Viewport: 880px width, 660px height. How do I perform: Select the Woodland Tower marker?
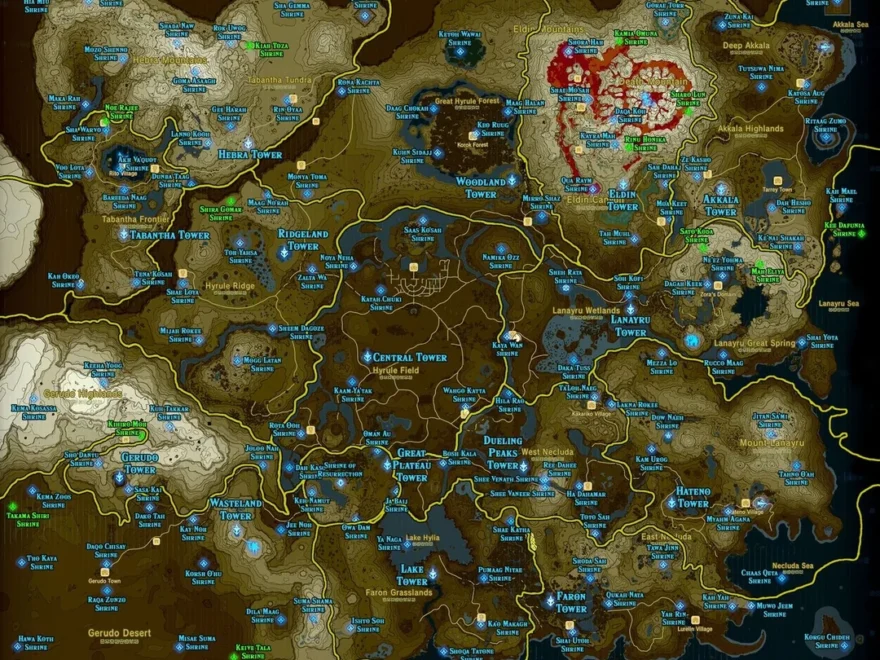(x=512, y=181)
